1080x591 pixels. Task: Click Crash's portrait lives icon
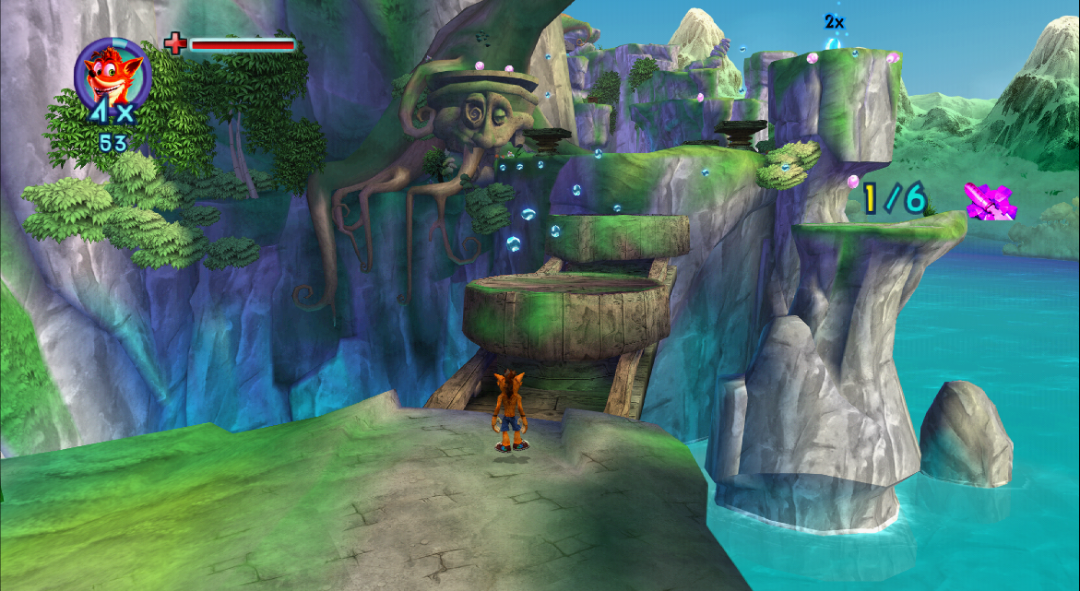click(x=111, y=71)
